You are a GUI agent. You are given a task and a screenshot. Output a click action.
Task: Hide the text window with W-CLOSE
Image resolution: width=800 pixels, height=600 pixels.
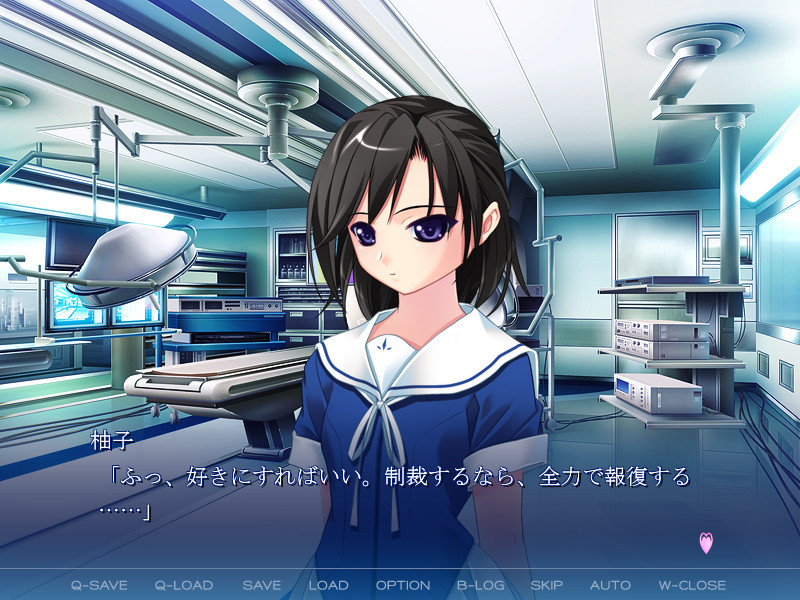point(692,585)
